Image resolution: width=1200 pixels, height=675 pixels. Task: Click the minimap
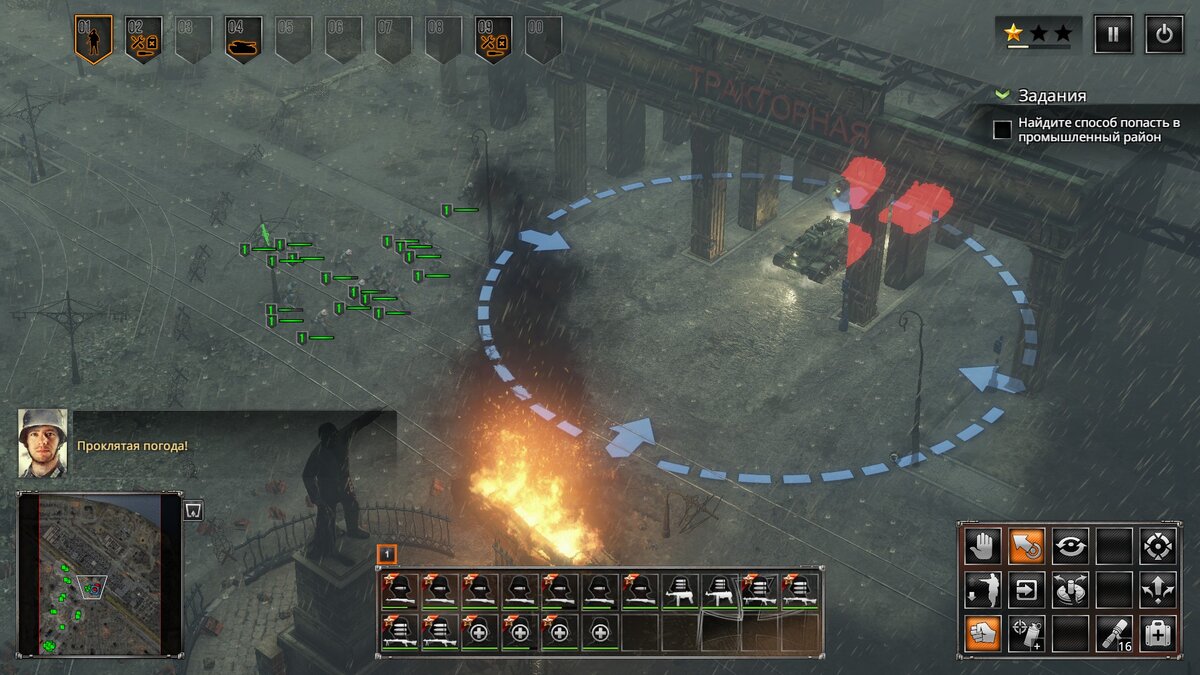(100, 574)
